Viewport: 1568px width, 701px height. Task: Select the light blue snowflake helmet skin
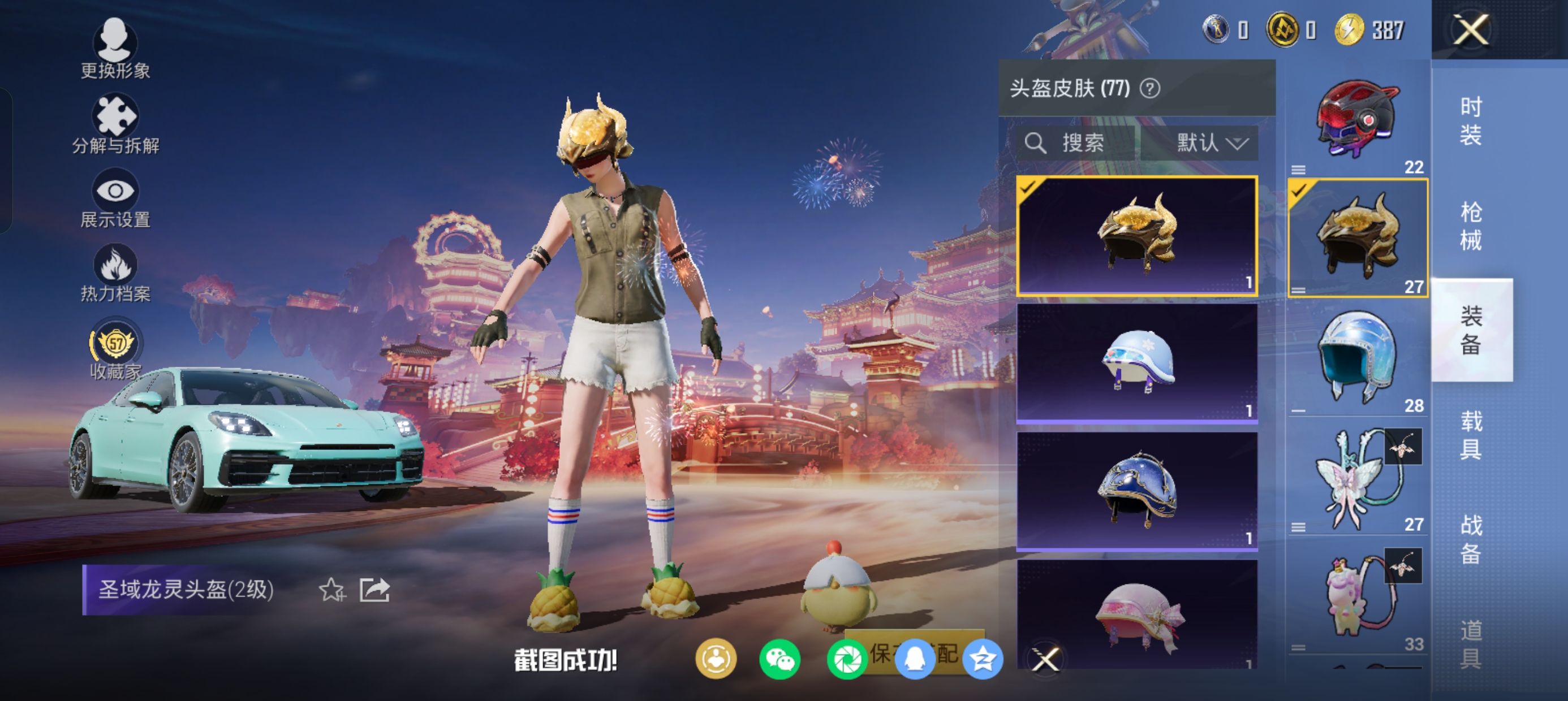[x=1137, y=363]
